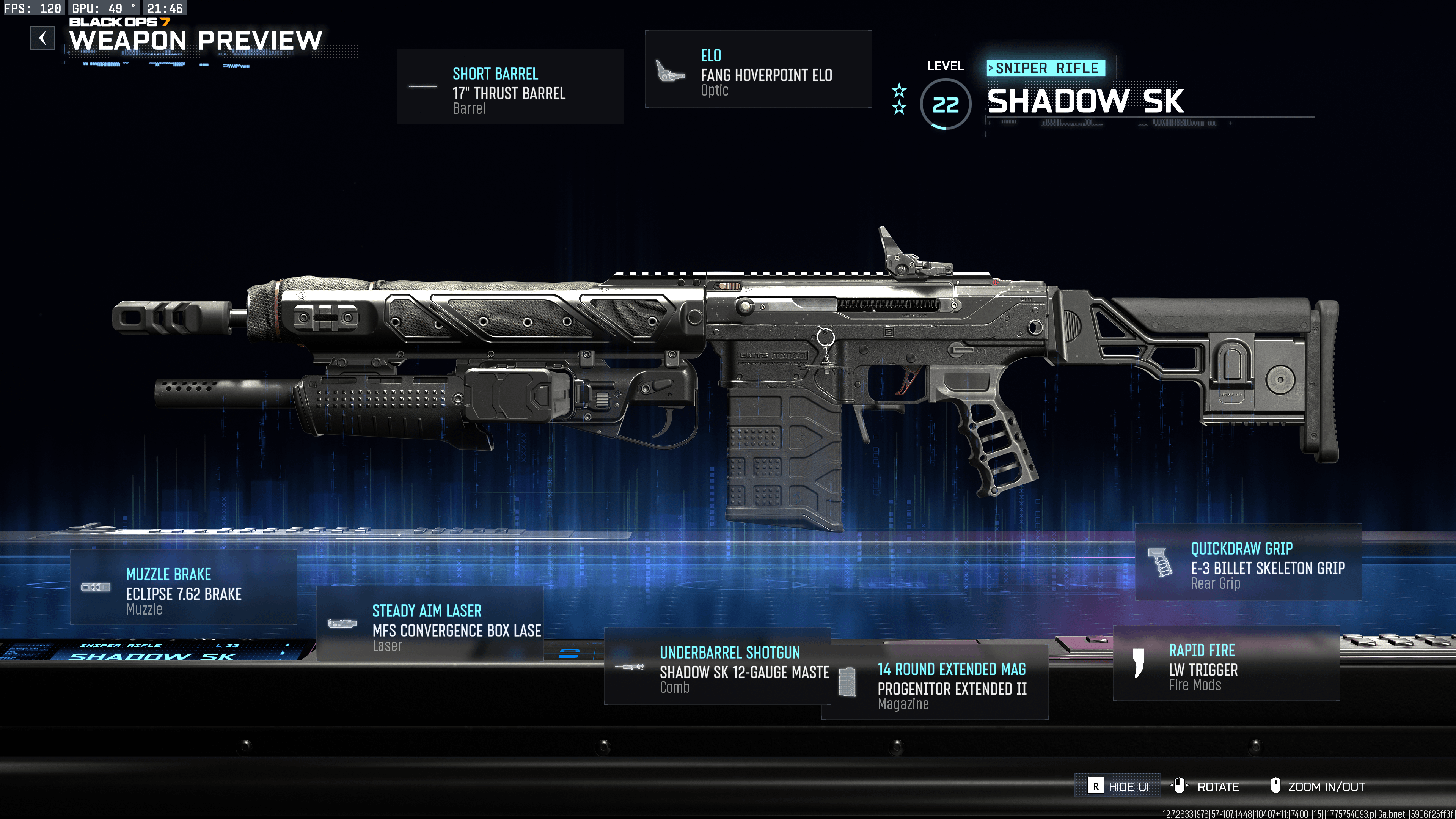Click the Hide UI button
Image resolution: width=1456 pixels, height=819 pixels.
click(1117, 786)
